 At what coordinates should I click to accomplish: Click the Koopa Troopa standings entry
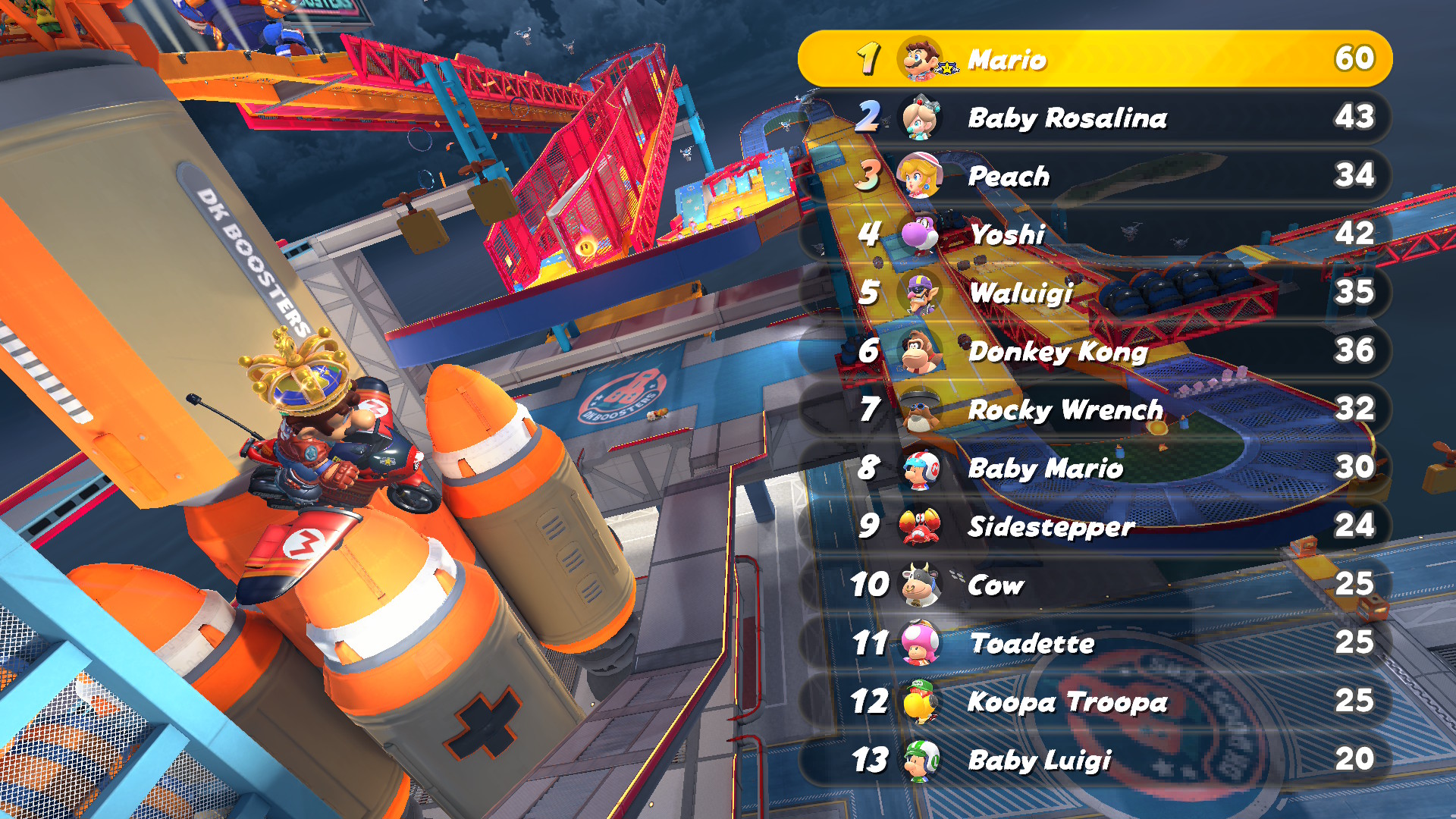coord(1095,701)
